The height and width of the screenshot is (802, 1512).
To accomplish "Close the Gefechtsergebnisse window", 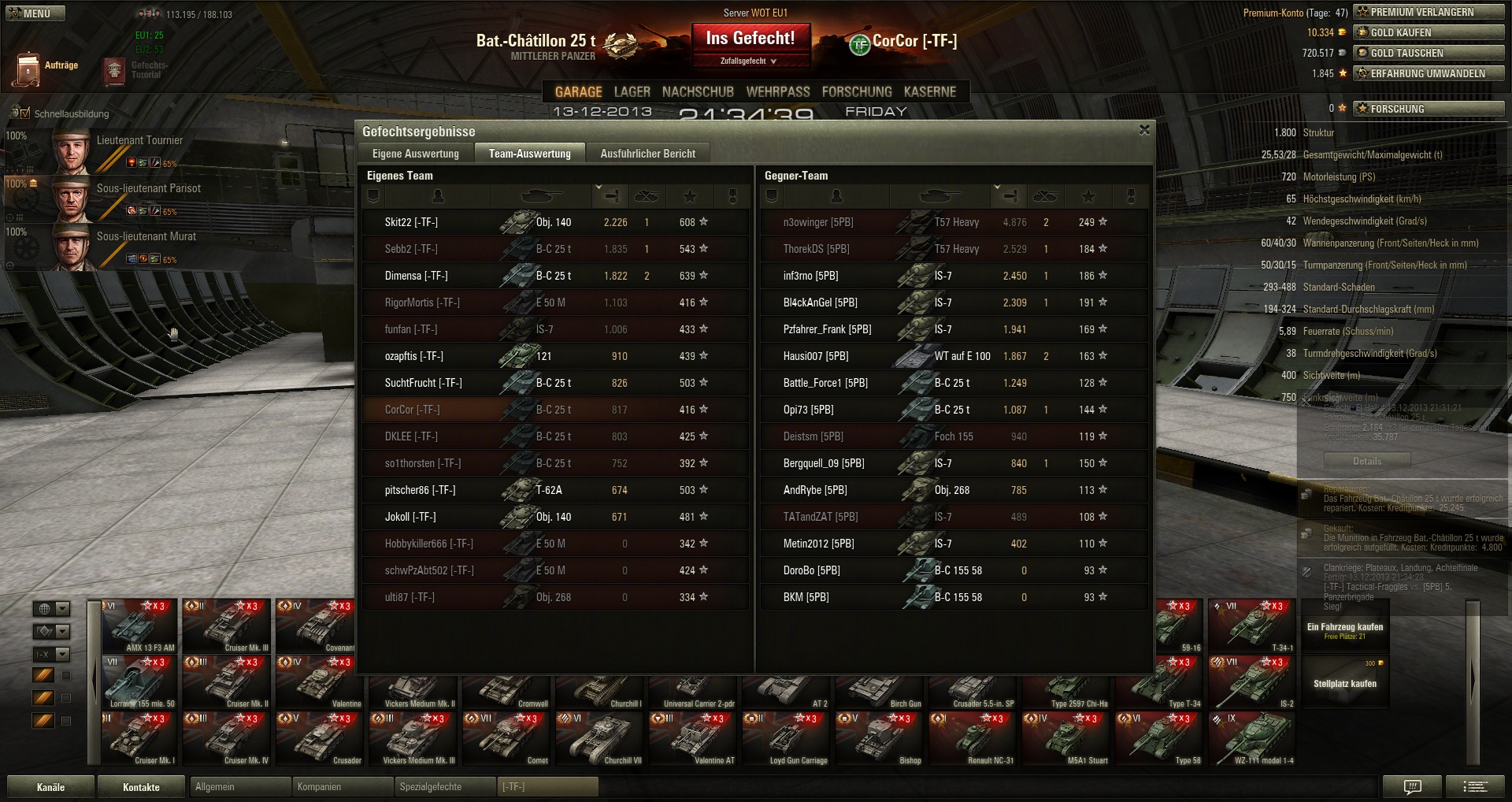I will (x=1144, y=130).
